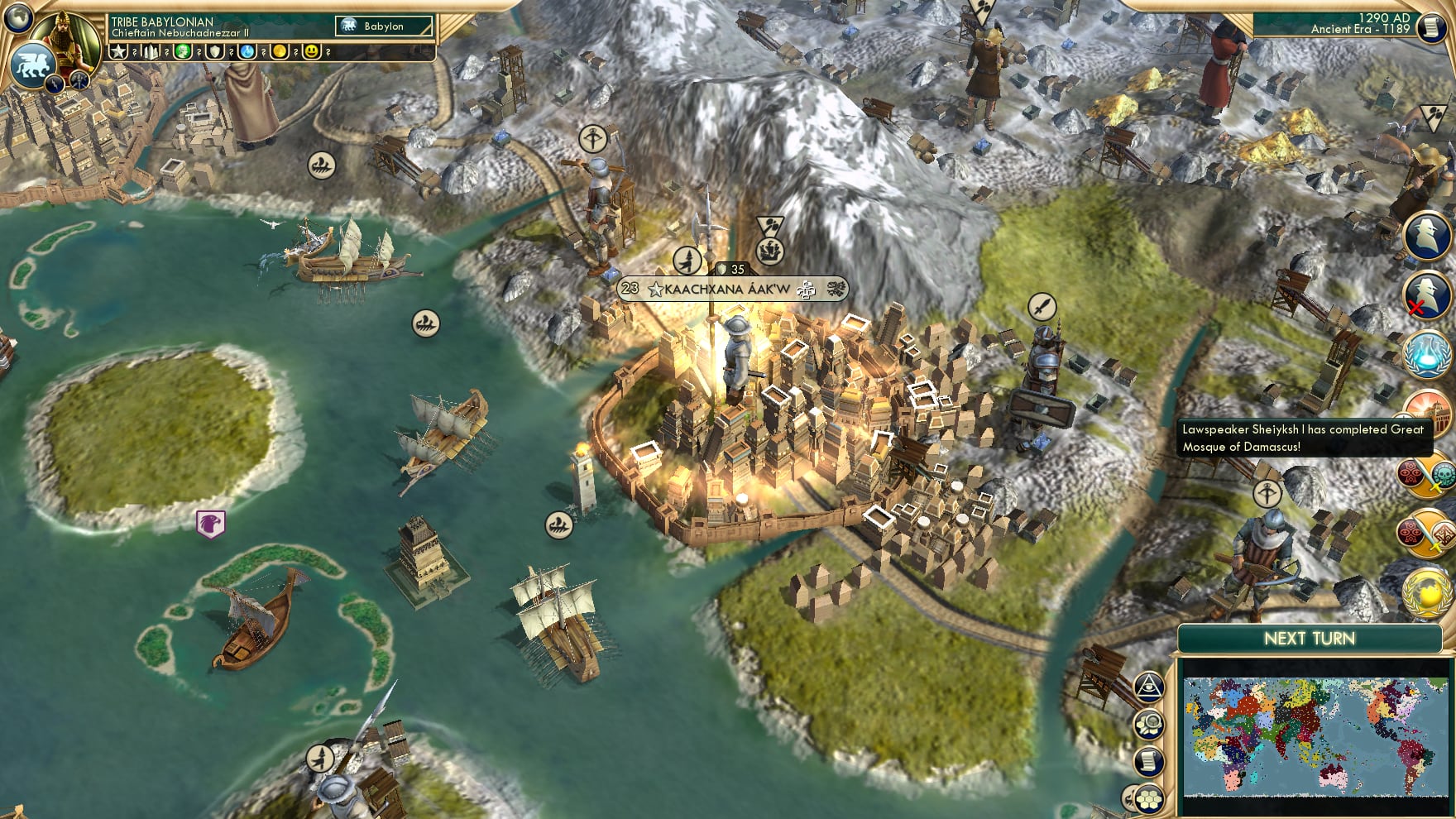Click the blue science icon in the top bar

246,52
